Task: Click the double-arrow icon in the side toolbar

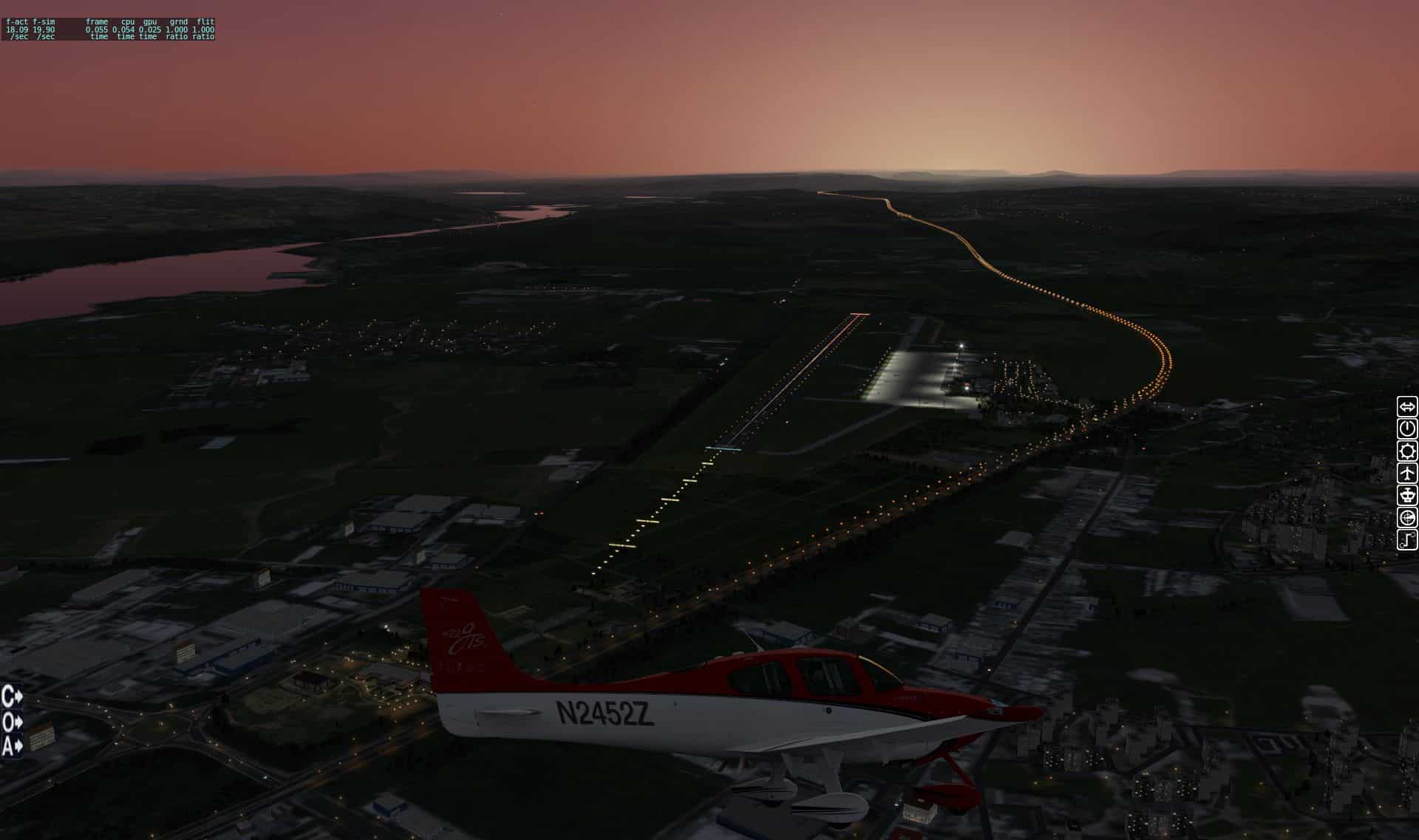Action: (x=1407, y=406)
